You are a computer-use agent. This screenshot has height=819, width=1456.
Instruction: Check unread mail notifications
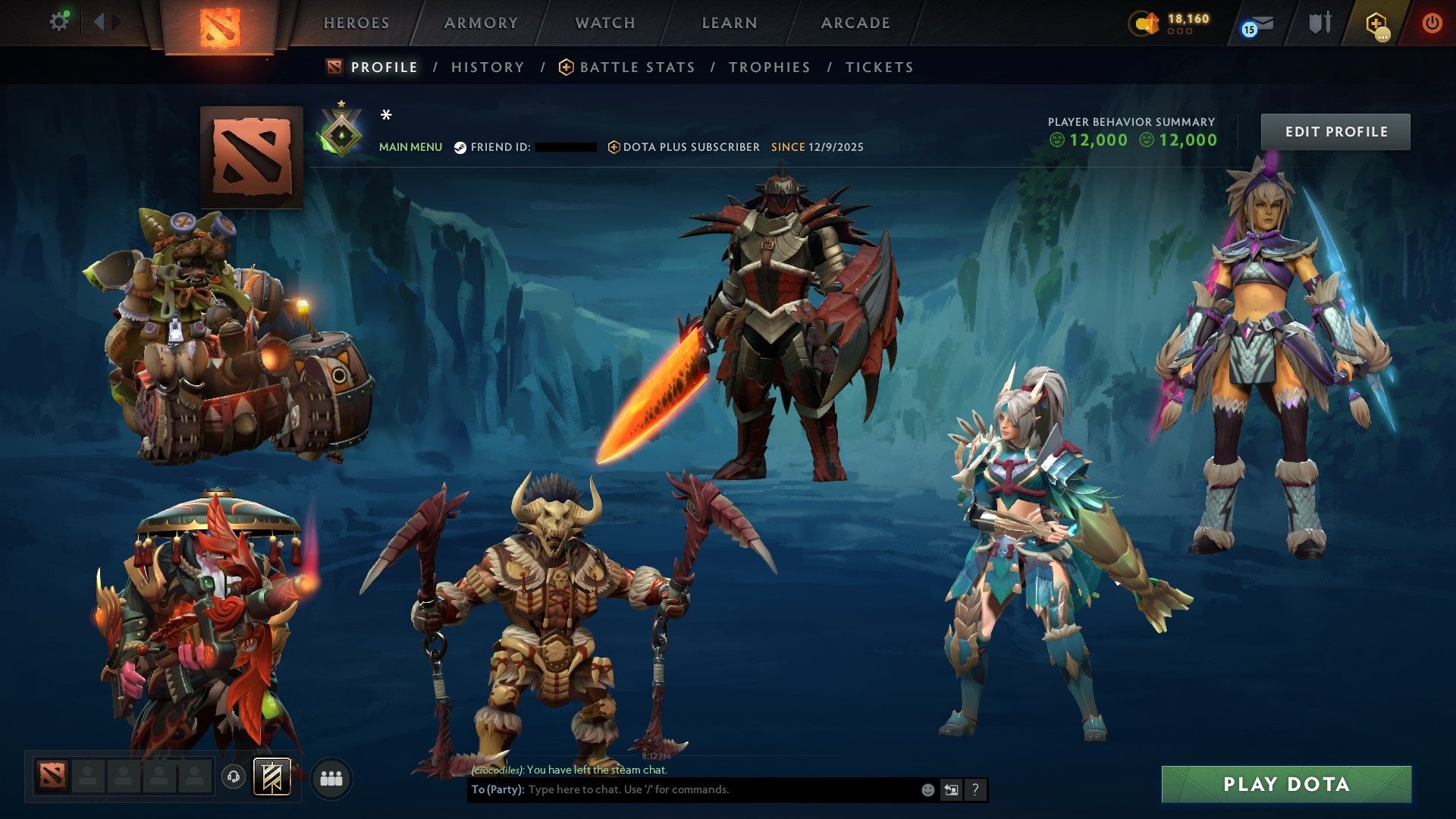(x=1256, y=24)
